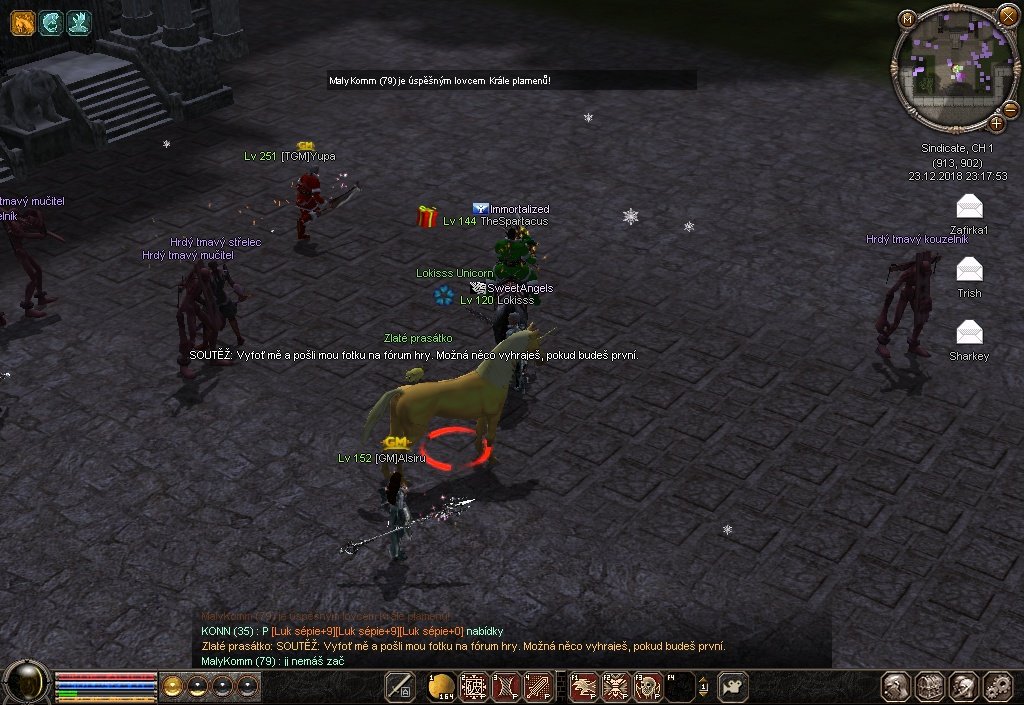Close the minimap with the X button
The image size is (1024, 705).
point(1007,17)
